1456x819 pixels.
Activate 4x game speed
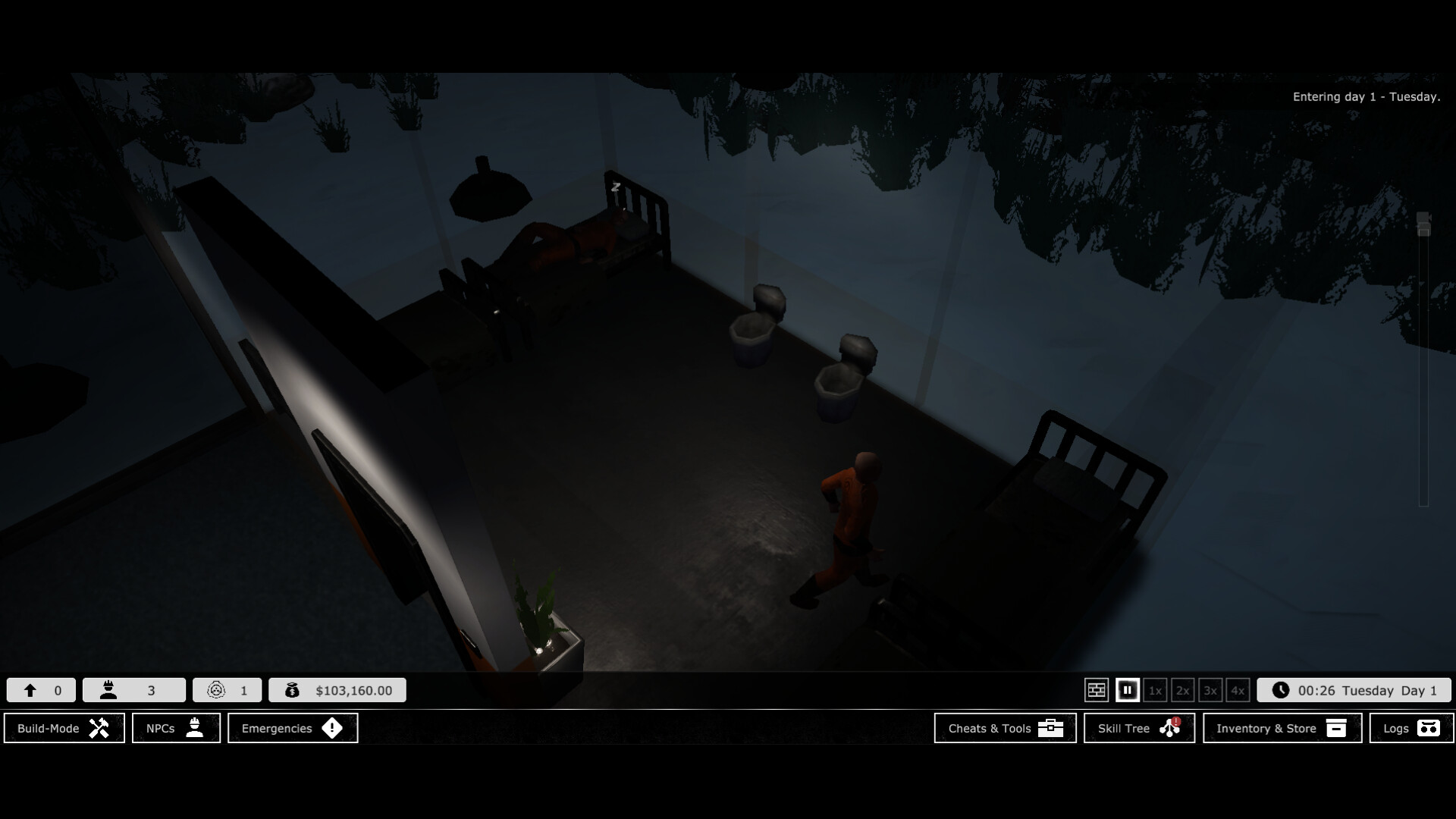[1237, 690]
